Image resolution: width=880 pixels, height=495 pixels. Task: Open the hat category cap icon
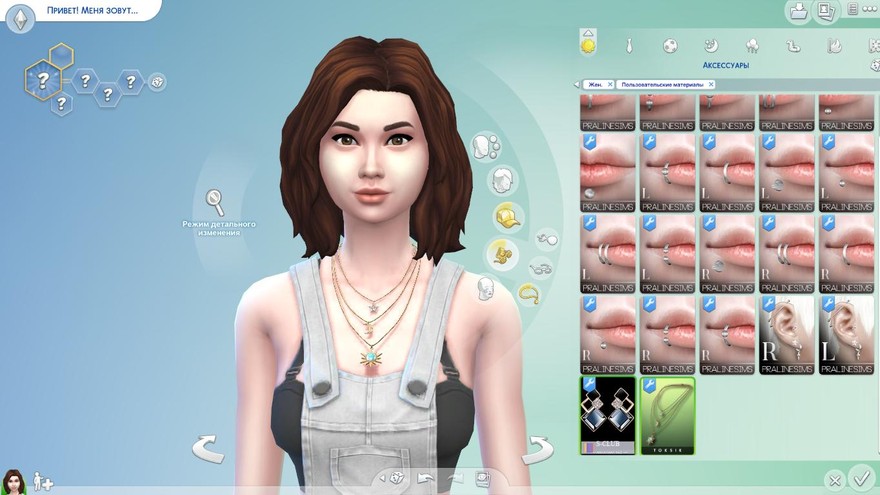click(x=509, y=216)
